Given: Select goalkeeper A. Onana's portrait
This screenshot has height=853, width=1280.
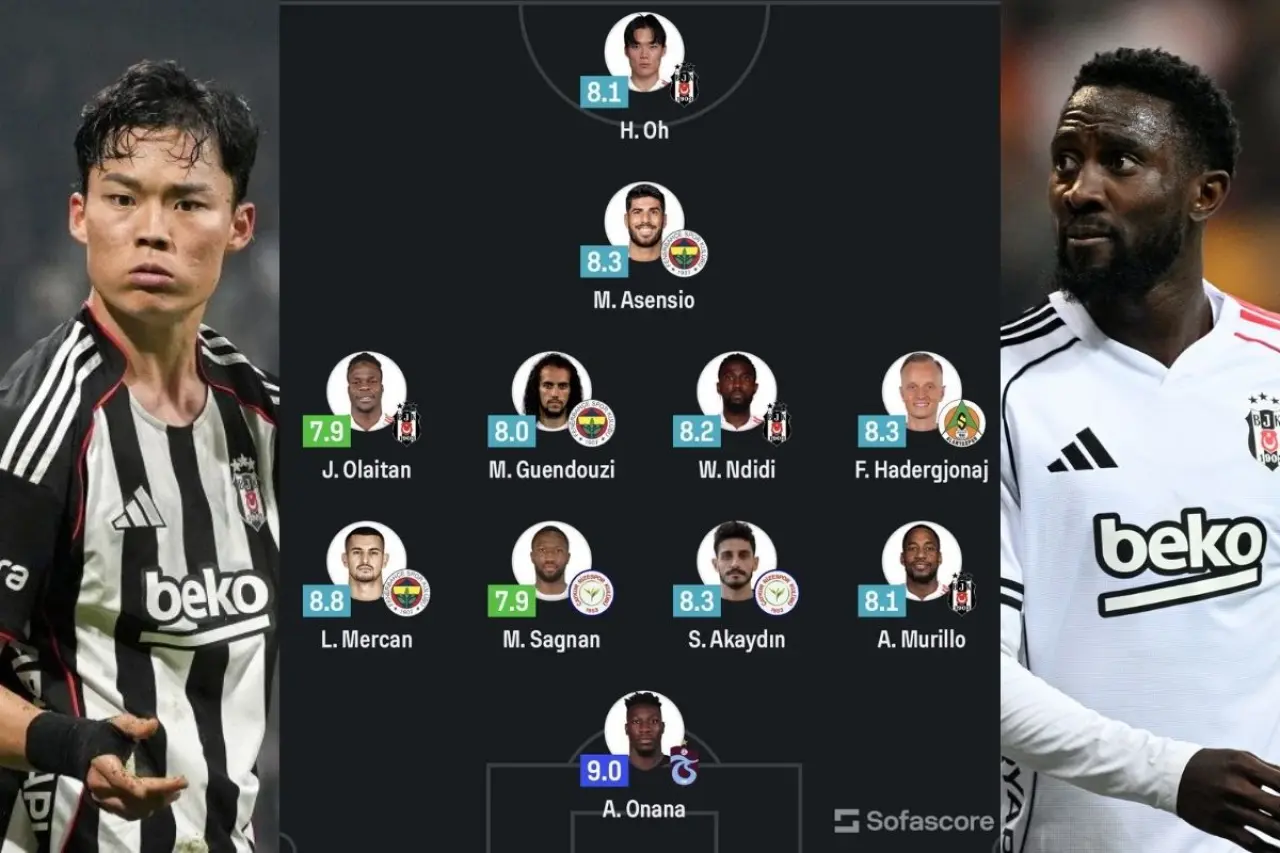Looking at the screenshot, I should click(644, 730).
